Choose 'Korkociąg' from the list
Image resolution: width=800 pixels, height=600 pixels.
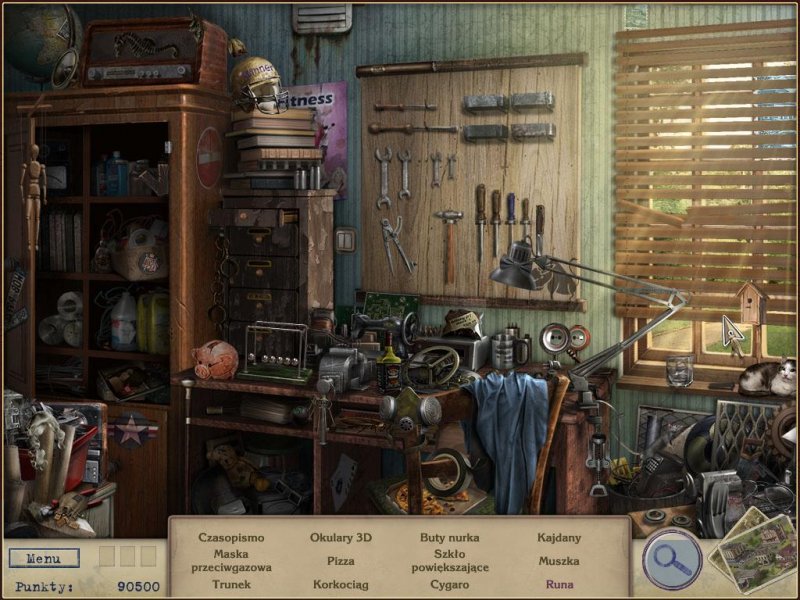click(x=340, y=584)
